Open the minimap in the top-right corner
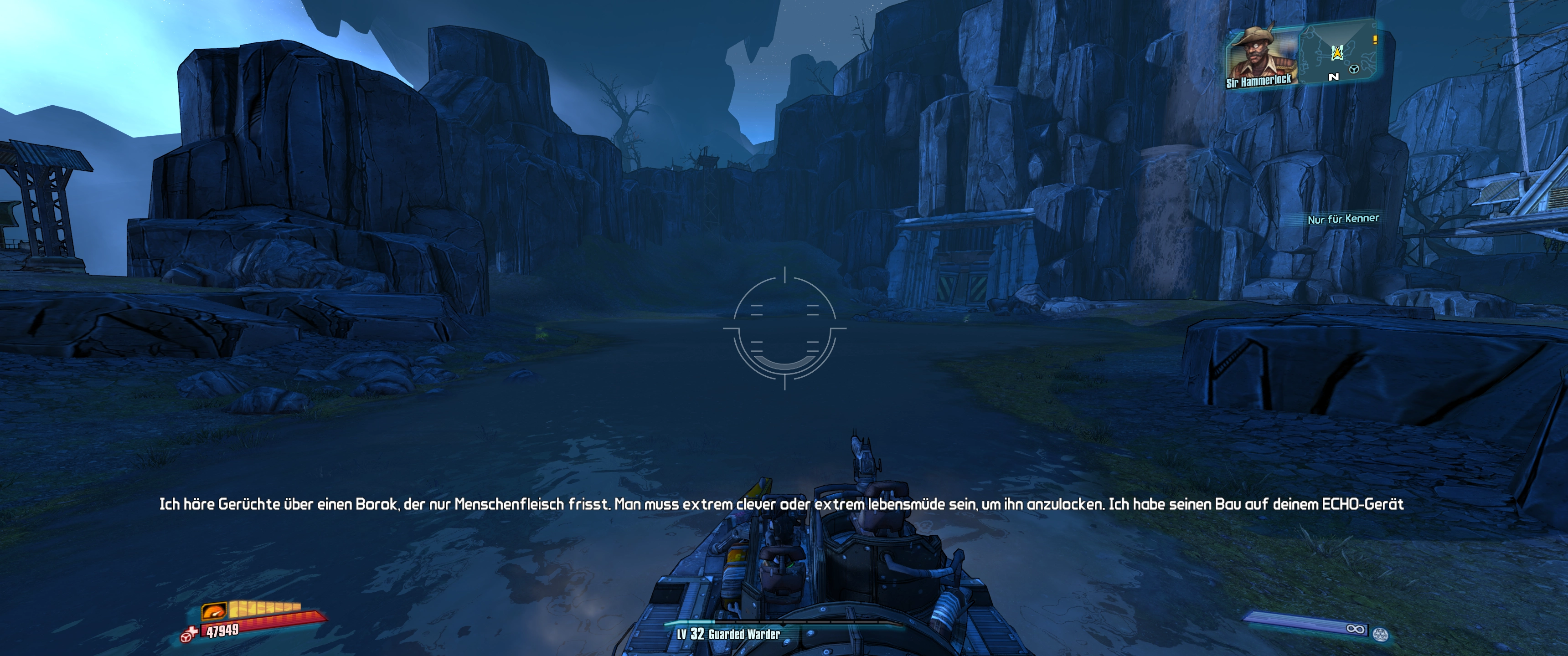The width and height of the screenshot is (1568, 656). tap(1338, 53)
